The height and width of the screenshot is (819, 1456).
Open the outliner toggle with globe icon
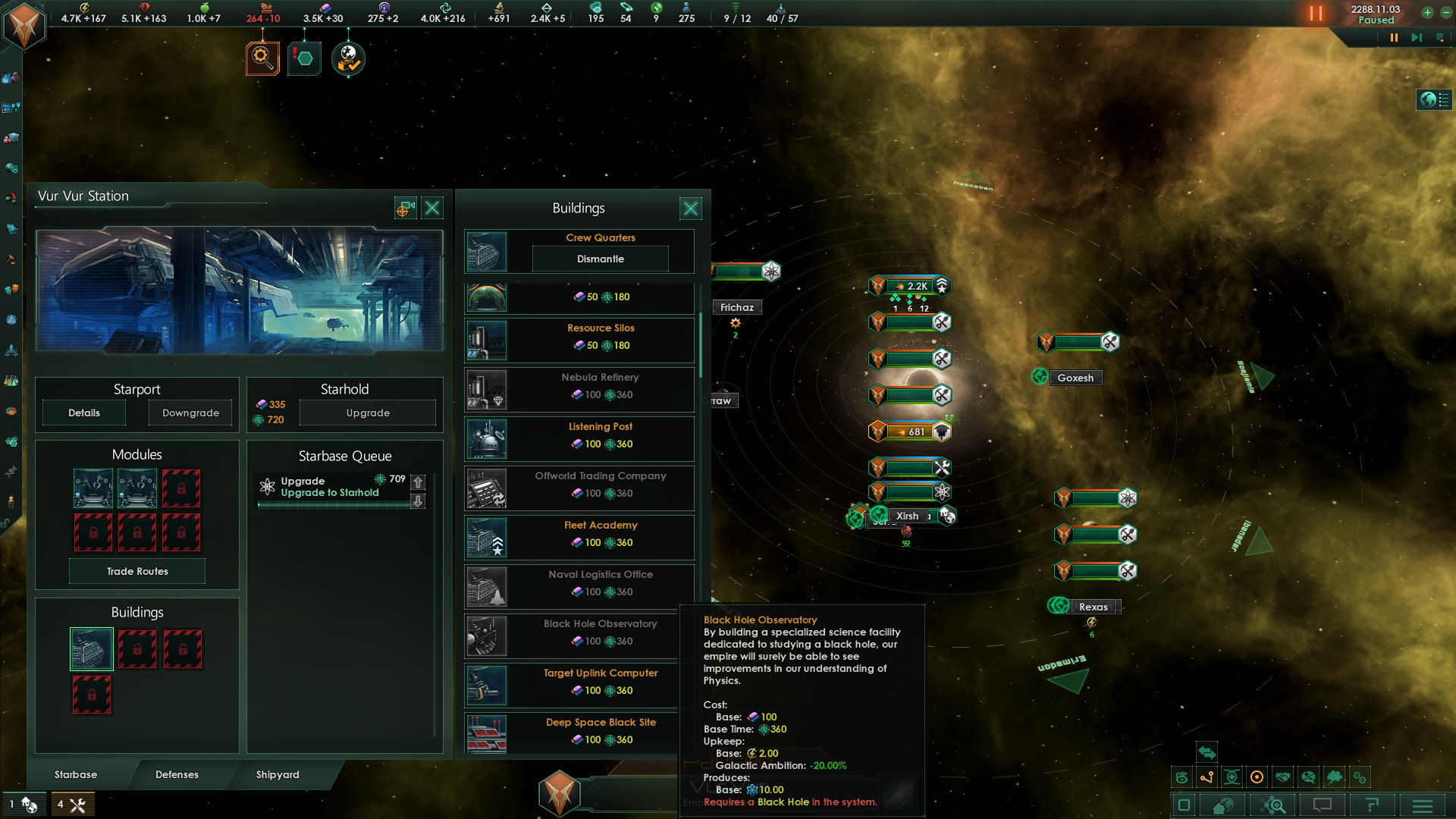1433,99
